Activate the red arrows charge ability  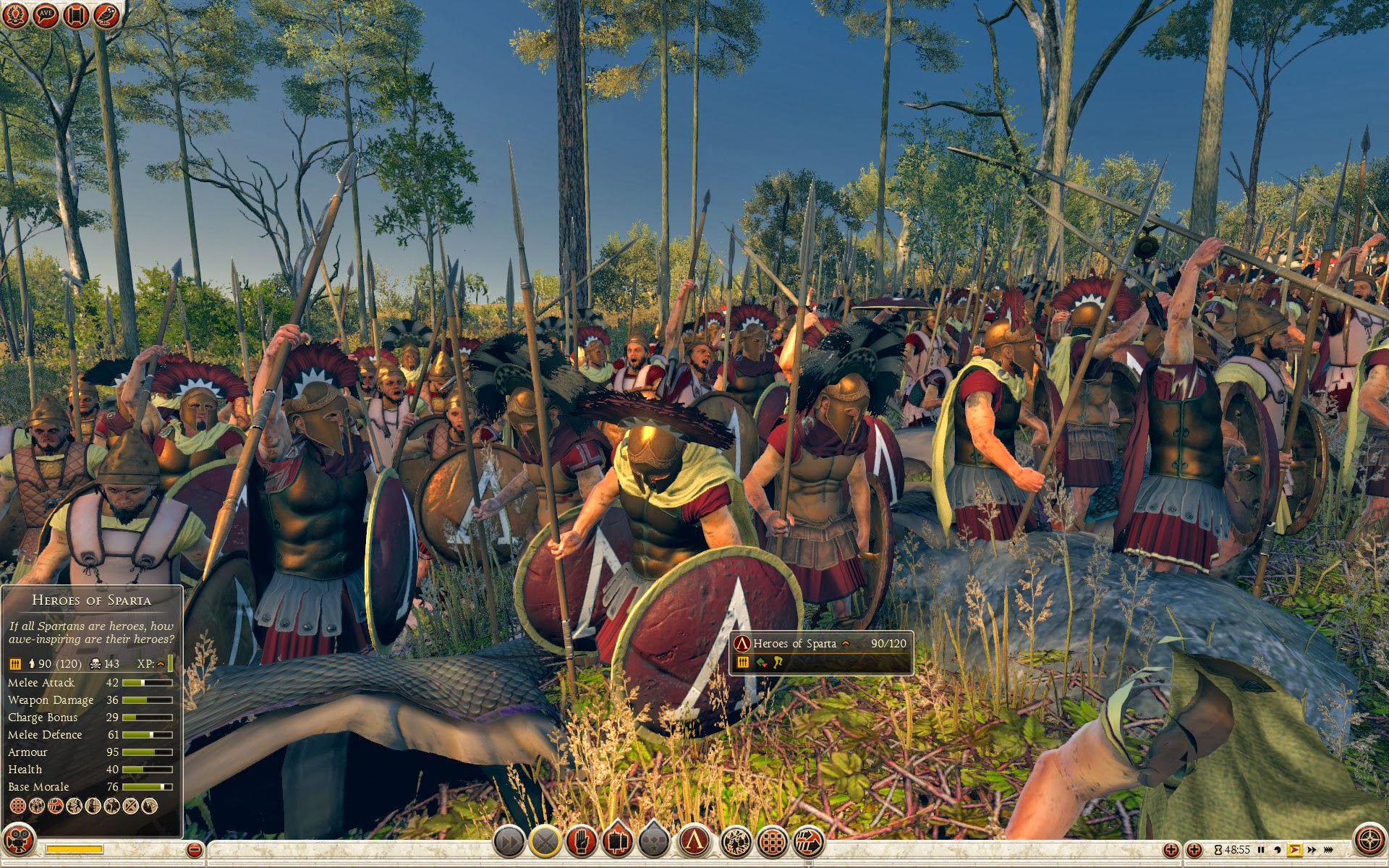[810, 842]
